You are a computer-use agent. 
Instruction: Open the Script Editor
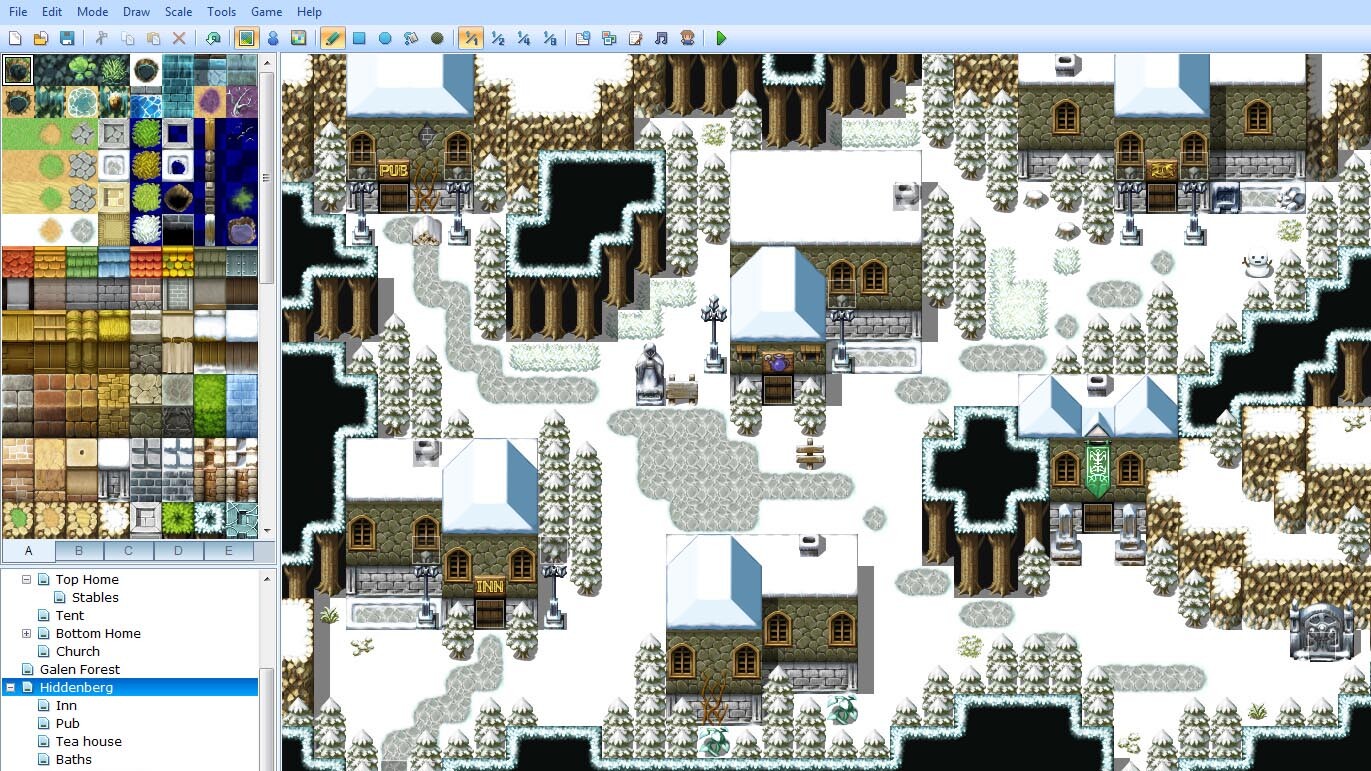(634, 38)
